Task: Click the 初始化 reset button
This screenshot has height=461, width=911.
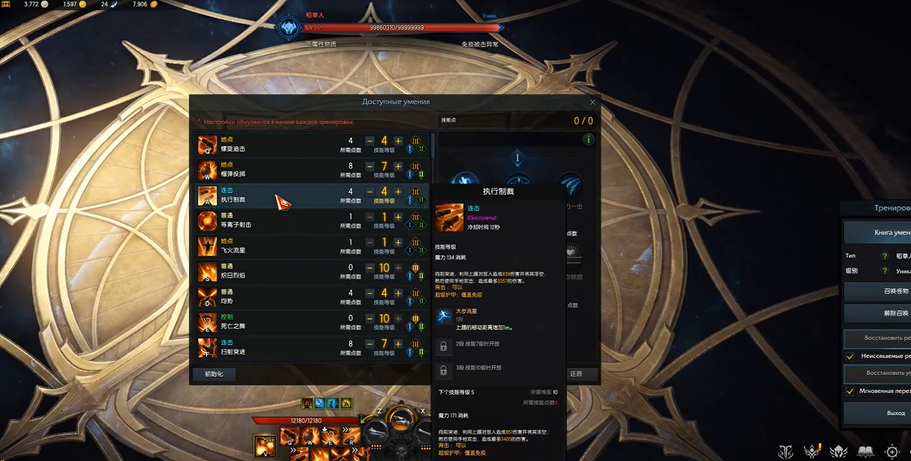Action: tap(214, 374)
